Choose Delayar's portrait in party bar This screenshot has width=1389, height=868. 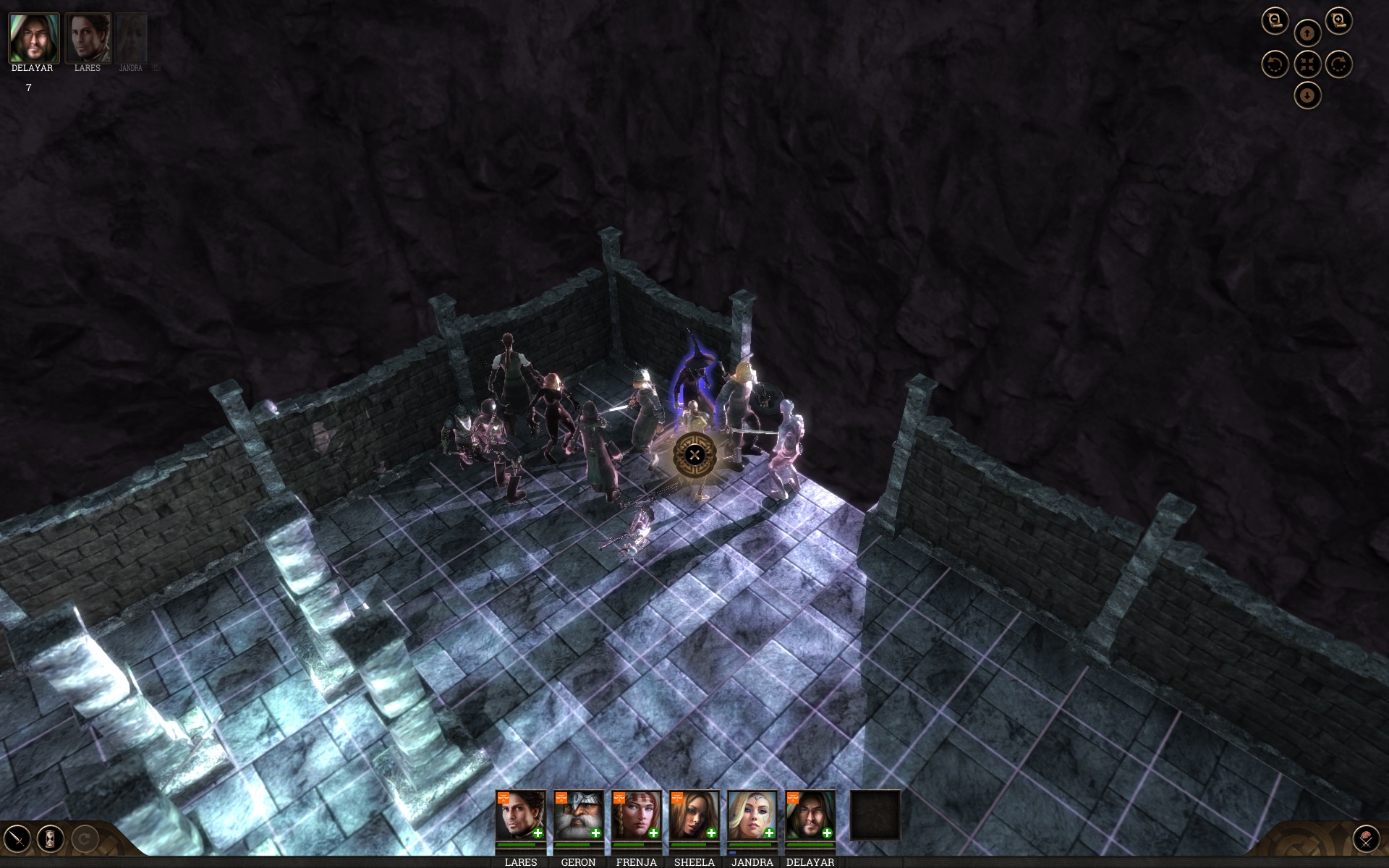[810, 815]
